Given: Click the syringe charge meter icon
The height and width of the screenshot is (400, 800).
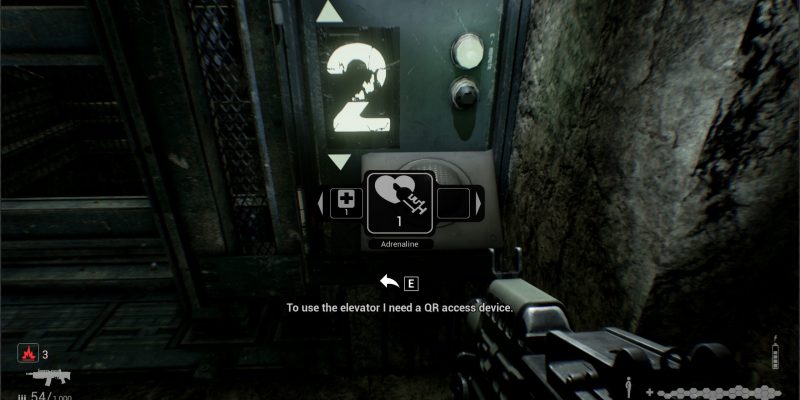Looking at the screenshot, I should 774,354.
